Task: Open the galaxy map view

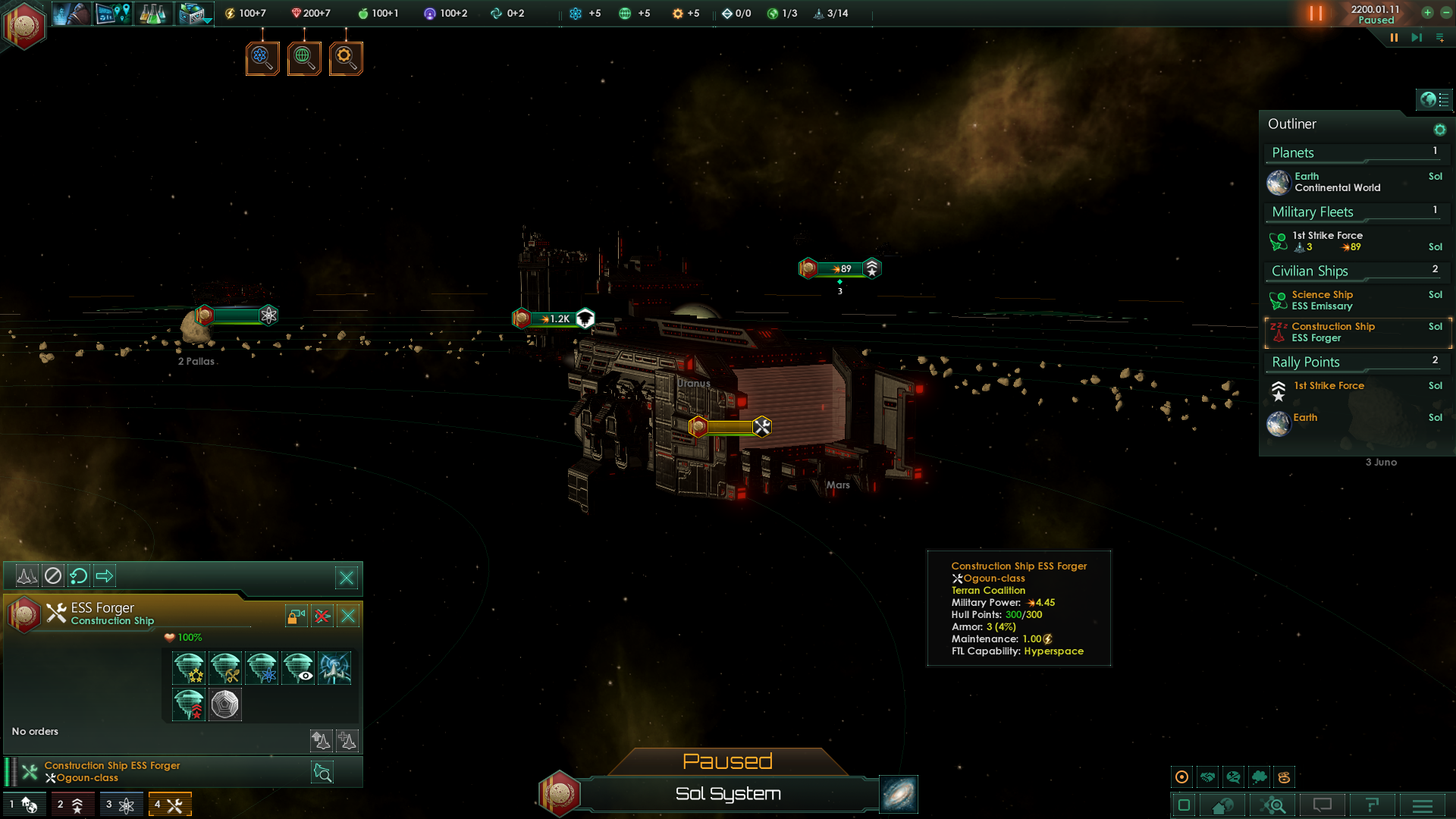Action: (x=899, y=794)
